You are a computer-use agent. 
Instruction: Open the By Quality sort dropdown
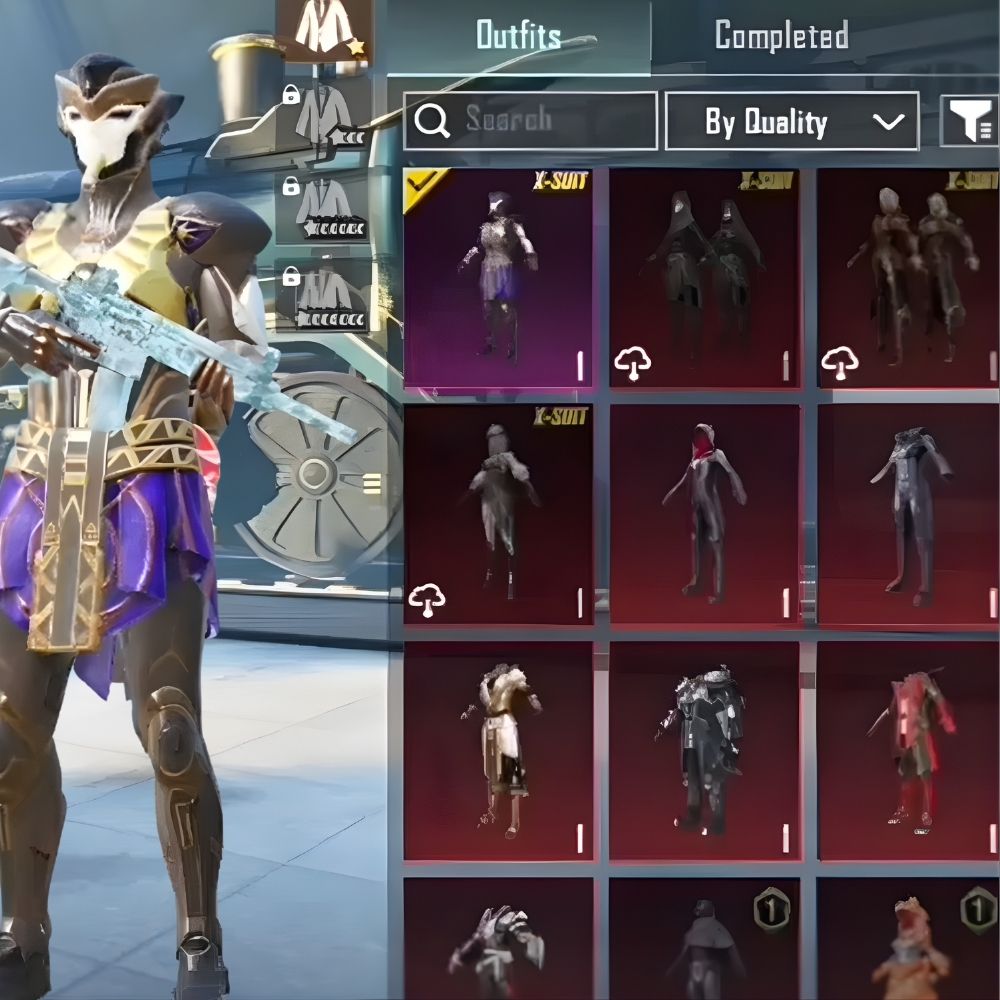click(x=791, y=122)
